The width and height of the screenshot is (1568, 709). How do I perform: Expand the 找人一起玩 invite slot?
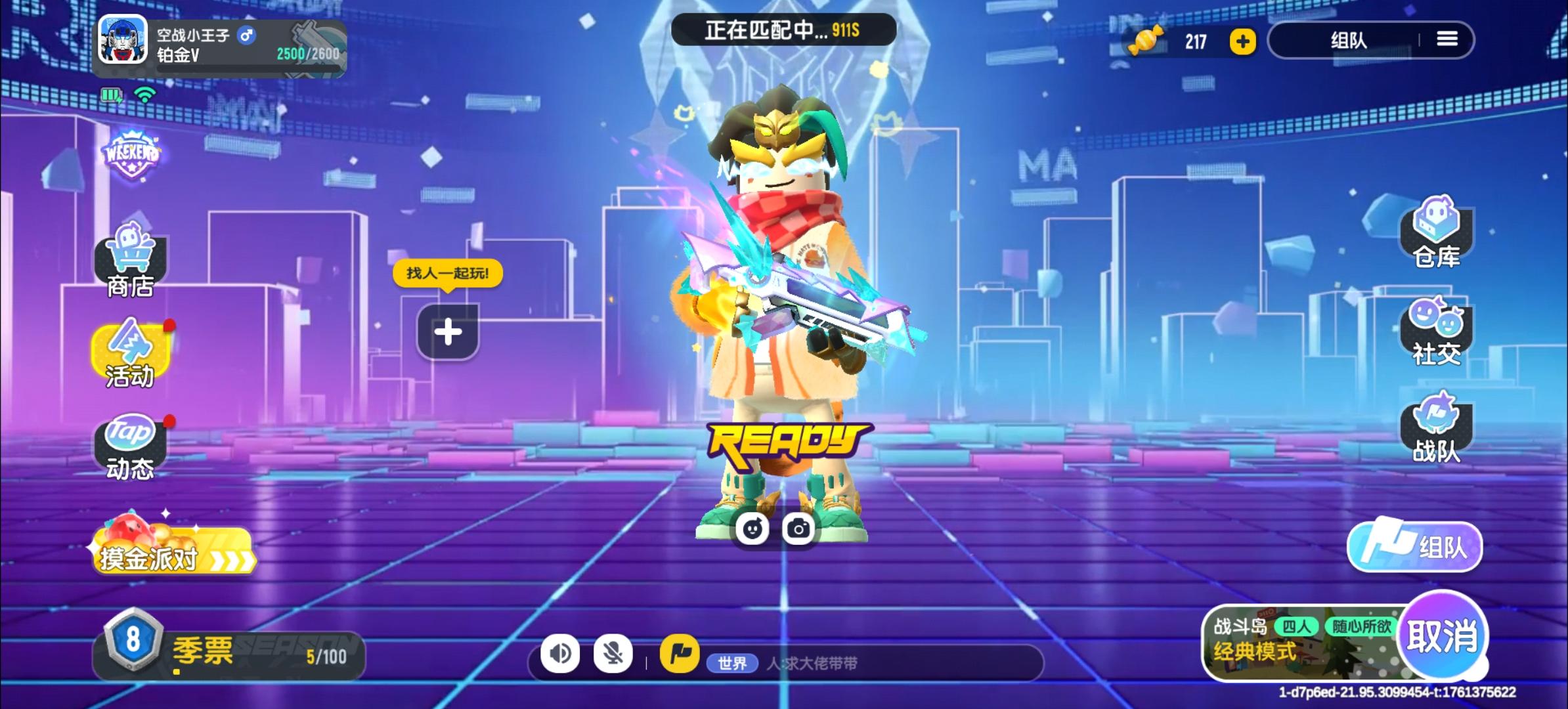[x=448, y=332]
